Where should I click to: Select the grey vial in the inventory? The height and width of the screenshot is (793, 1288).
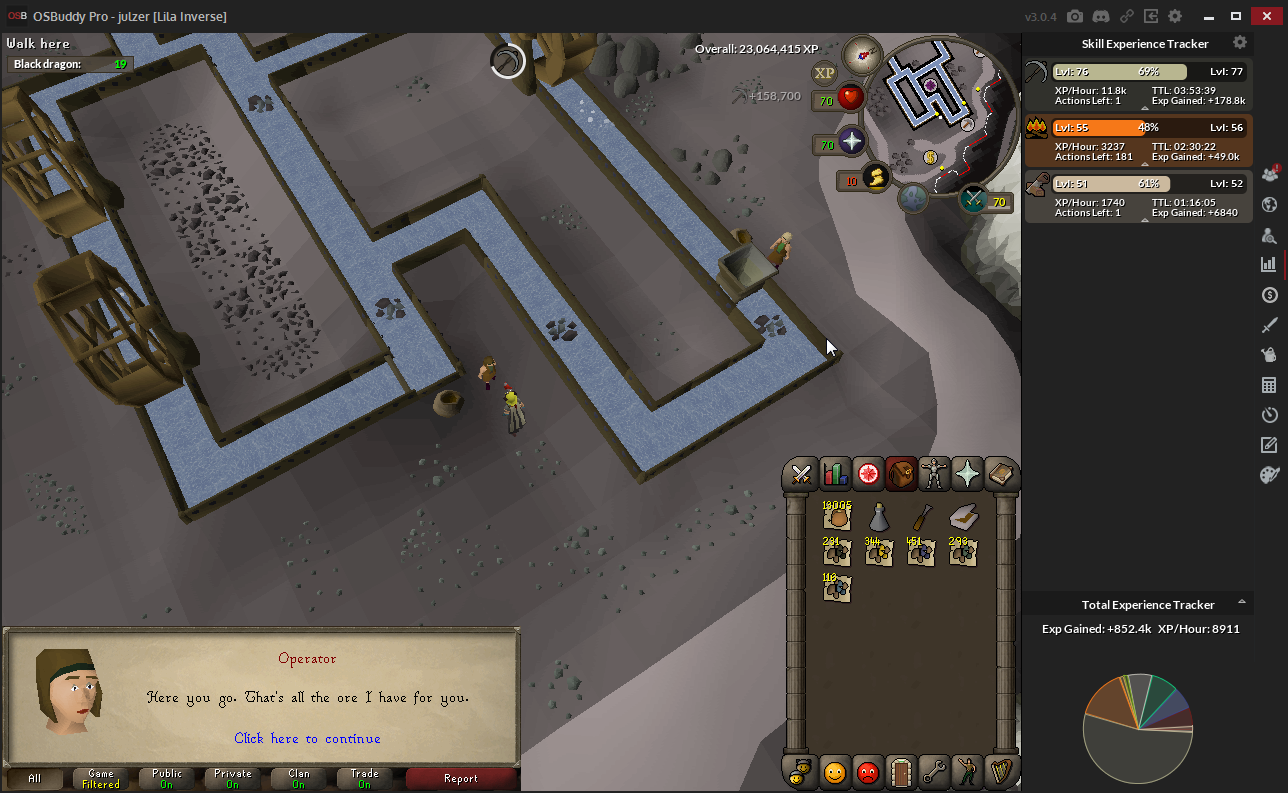pyautogui.click(x=879, y=517)
